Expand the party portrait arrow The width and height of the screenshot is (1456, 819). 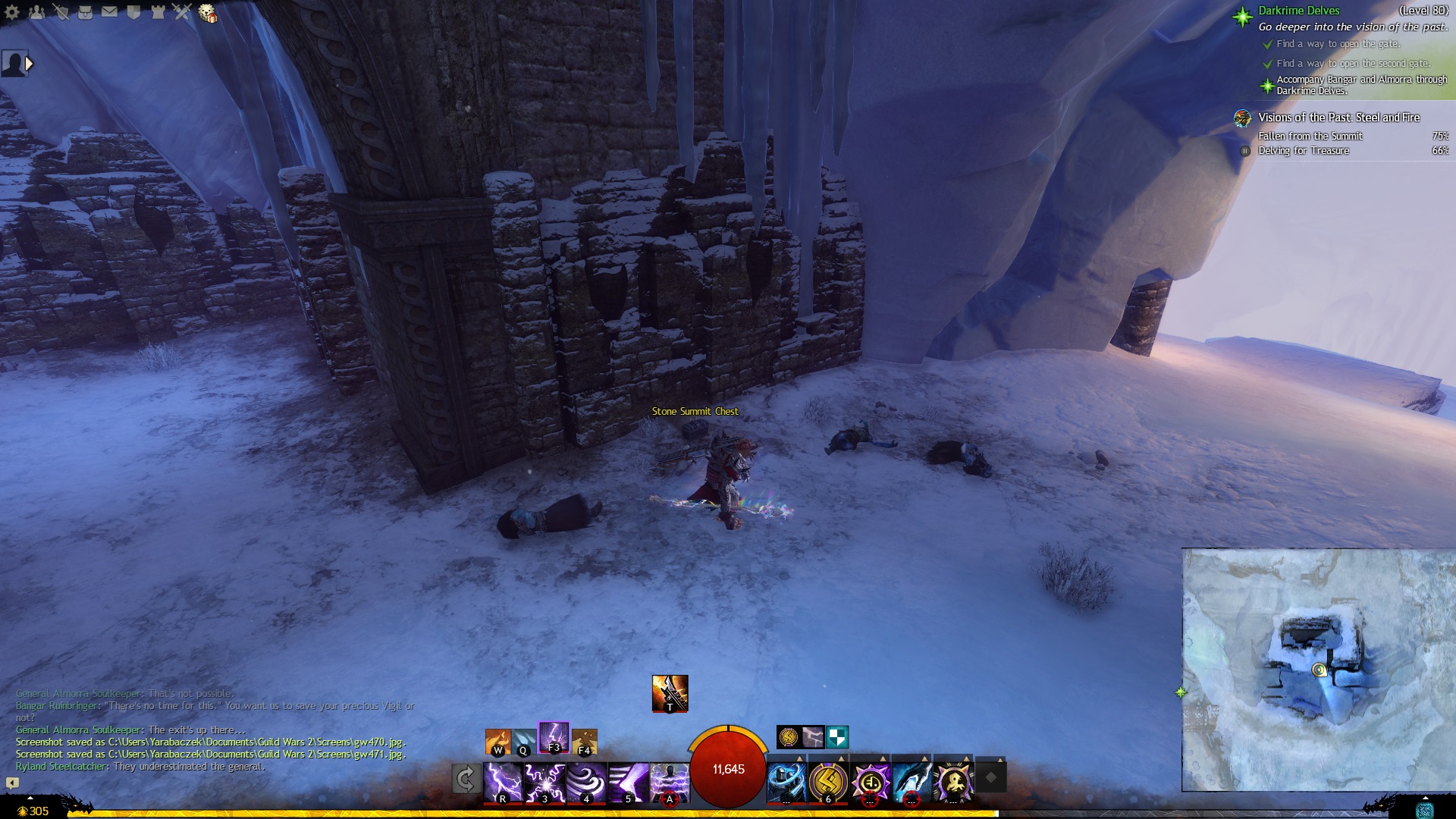(x=29, y=64)
